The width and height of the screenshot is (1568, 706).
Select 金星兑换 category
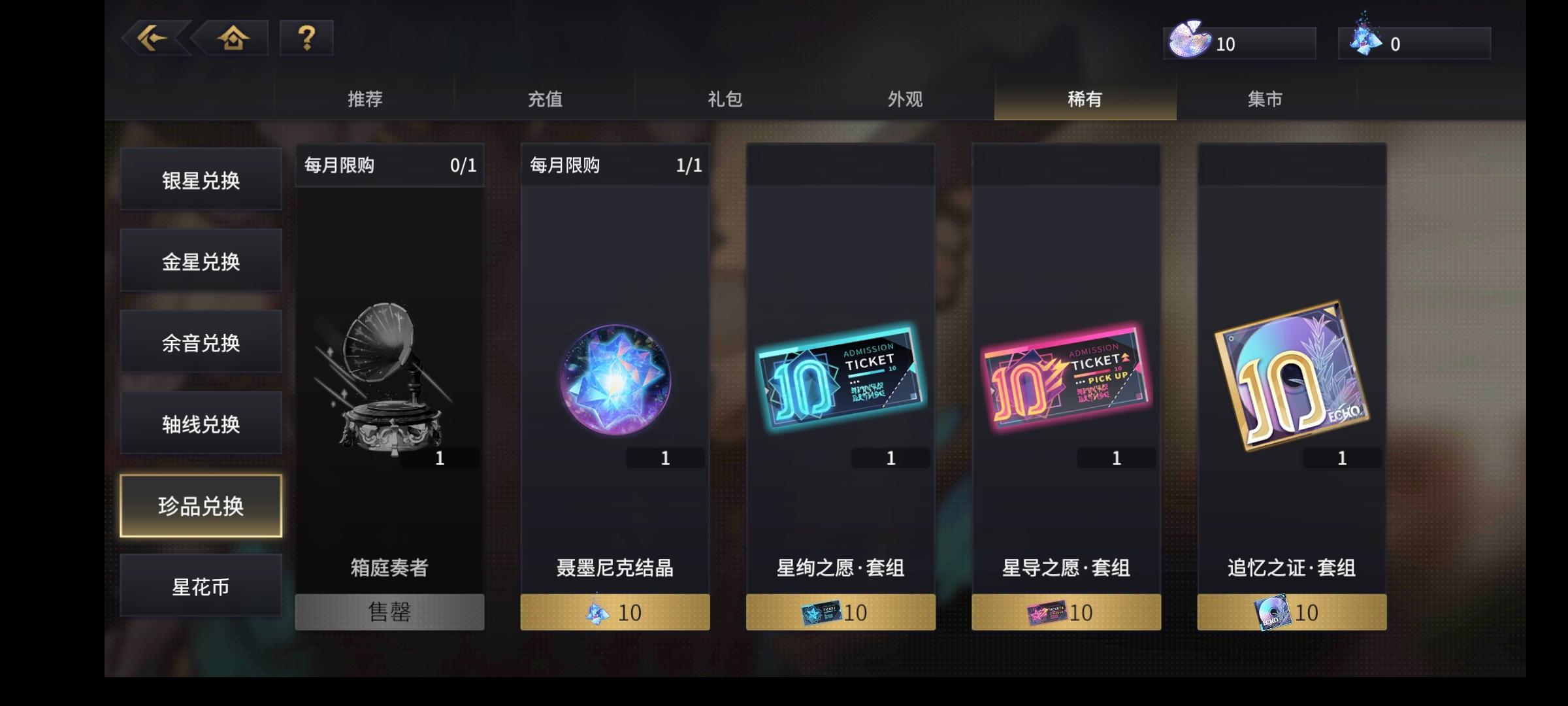201,260
